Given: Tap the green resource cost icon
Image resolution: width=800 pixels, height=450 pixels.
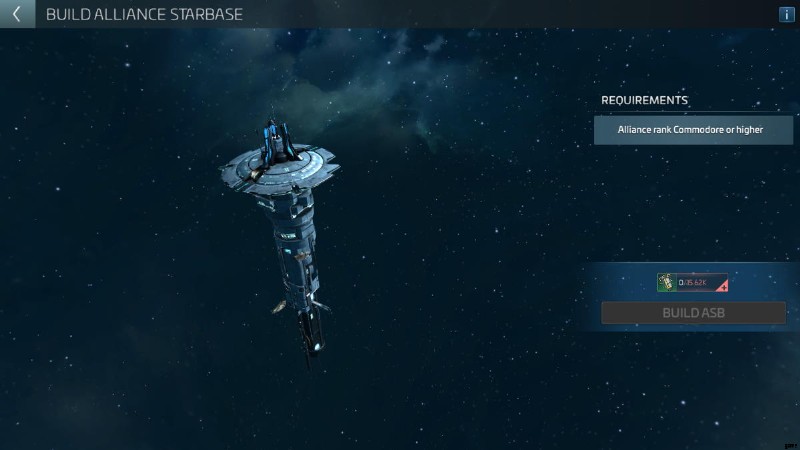Looking at the screenshot, I should tap(666, 283).
